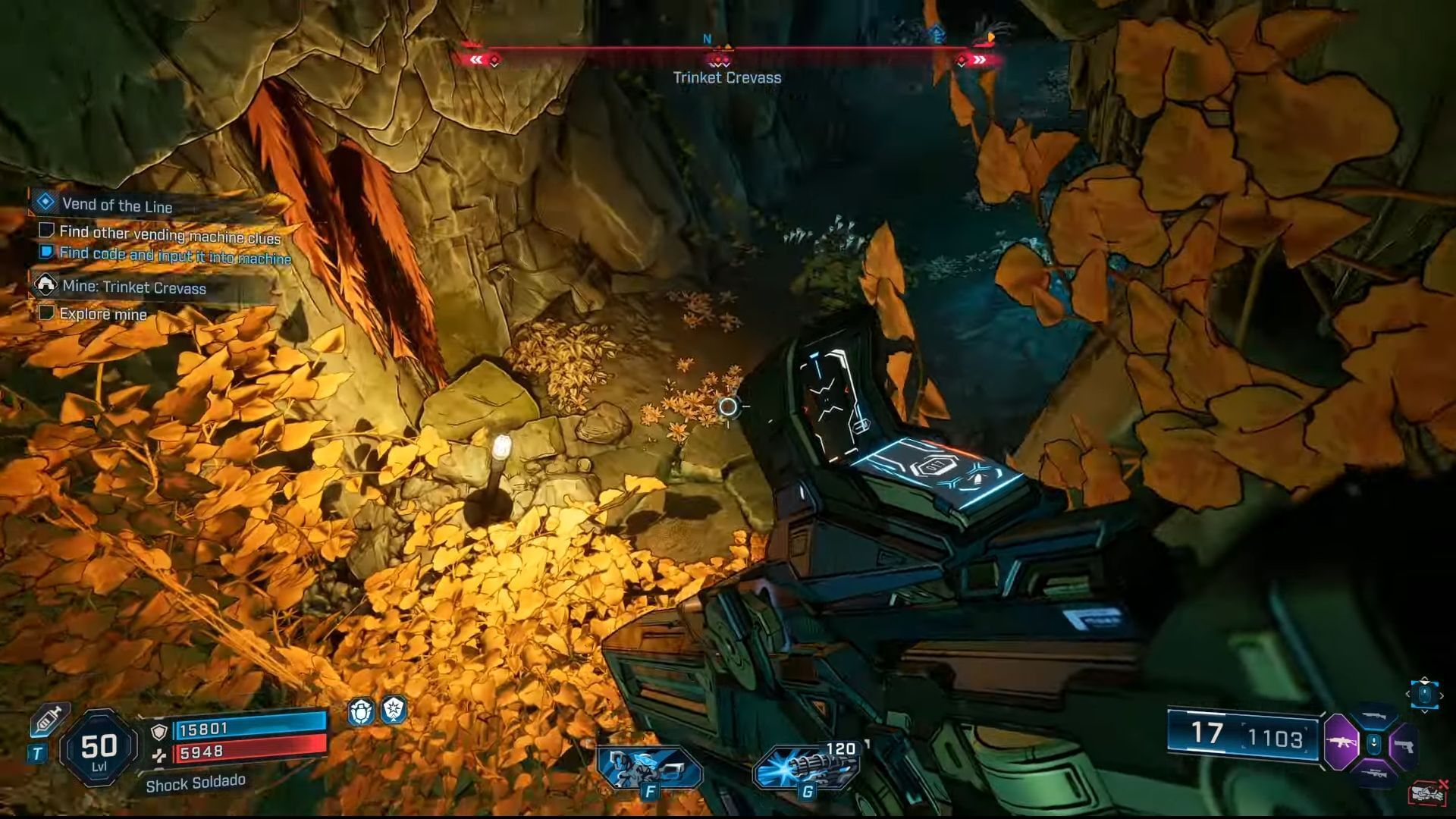Tick the Find other vending machine clues objective
Viewport: 1456px width, 819px height.
[x=46, y=230]
